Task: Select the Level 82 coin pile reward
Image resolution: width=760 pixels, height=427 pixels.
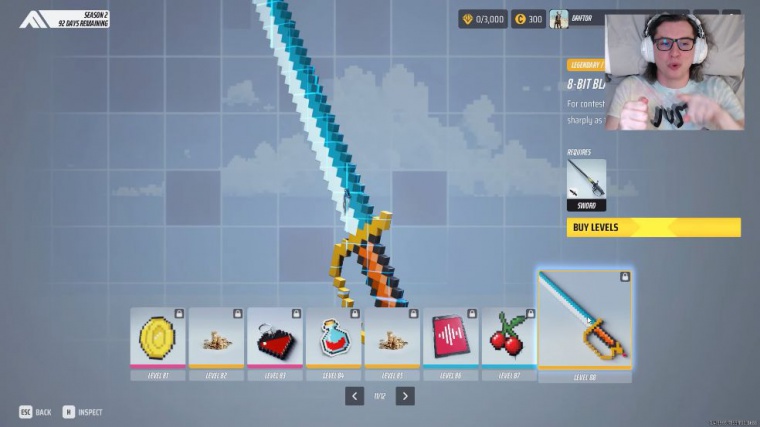Action: (216, 340)
